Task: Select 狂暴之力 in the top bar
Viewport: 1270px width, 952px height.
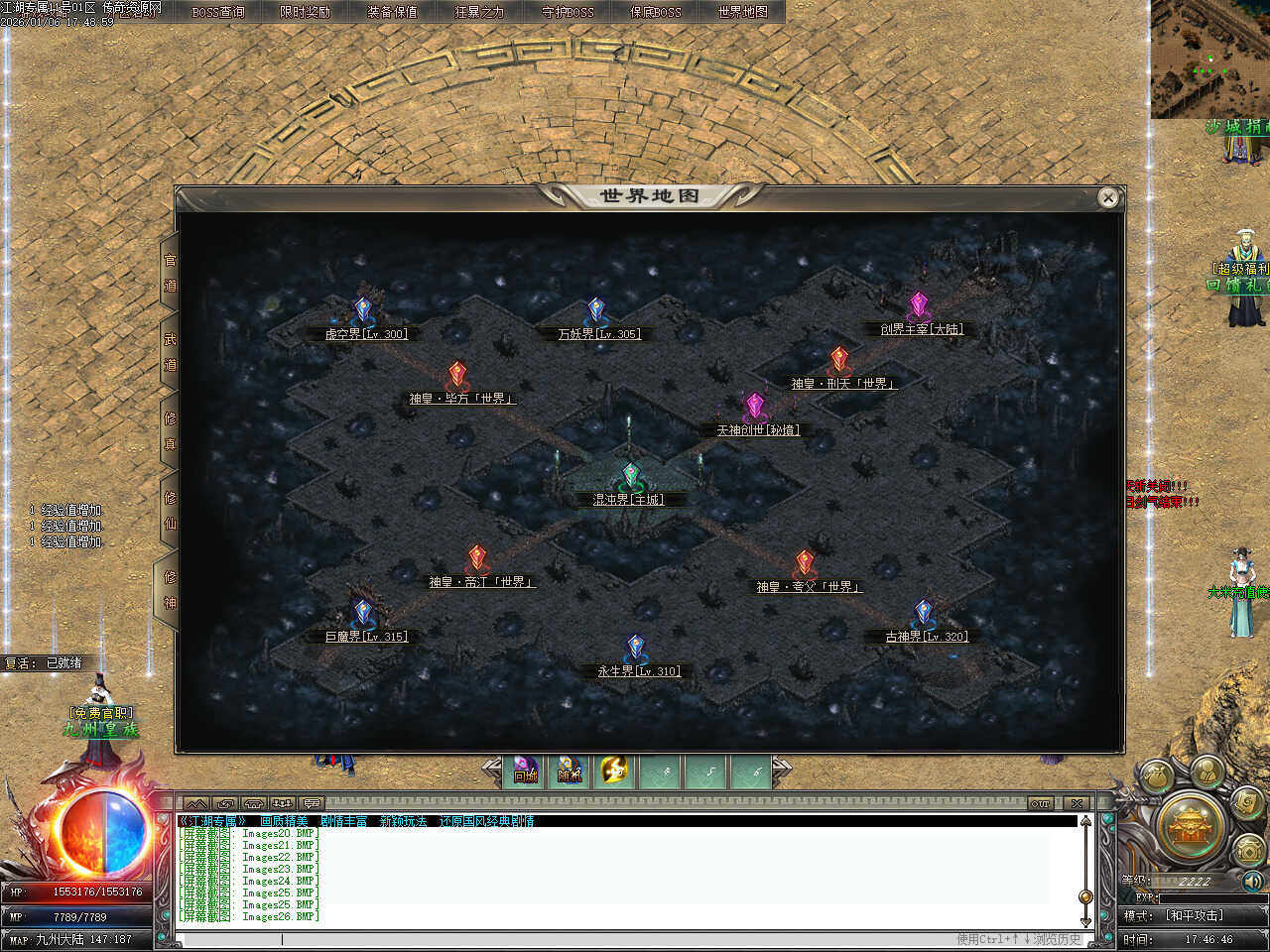Action: click(x=479, y=12)
